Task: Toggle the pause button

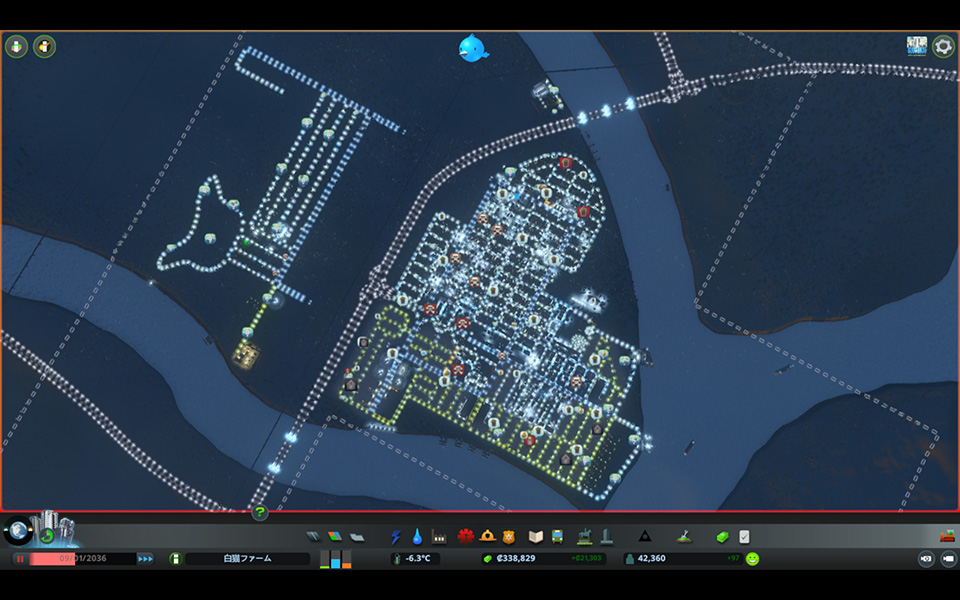Action: tap(19, 559)
